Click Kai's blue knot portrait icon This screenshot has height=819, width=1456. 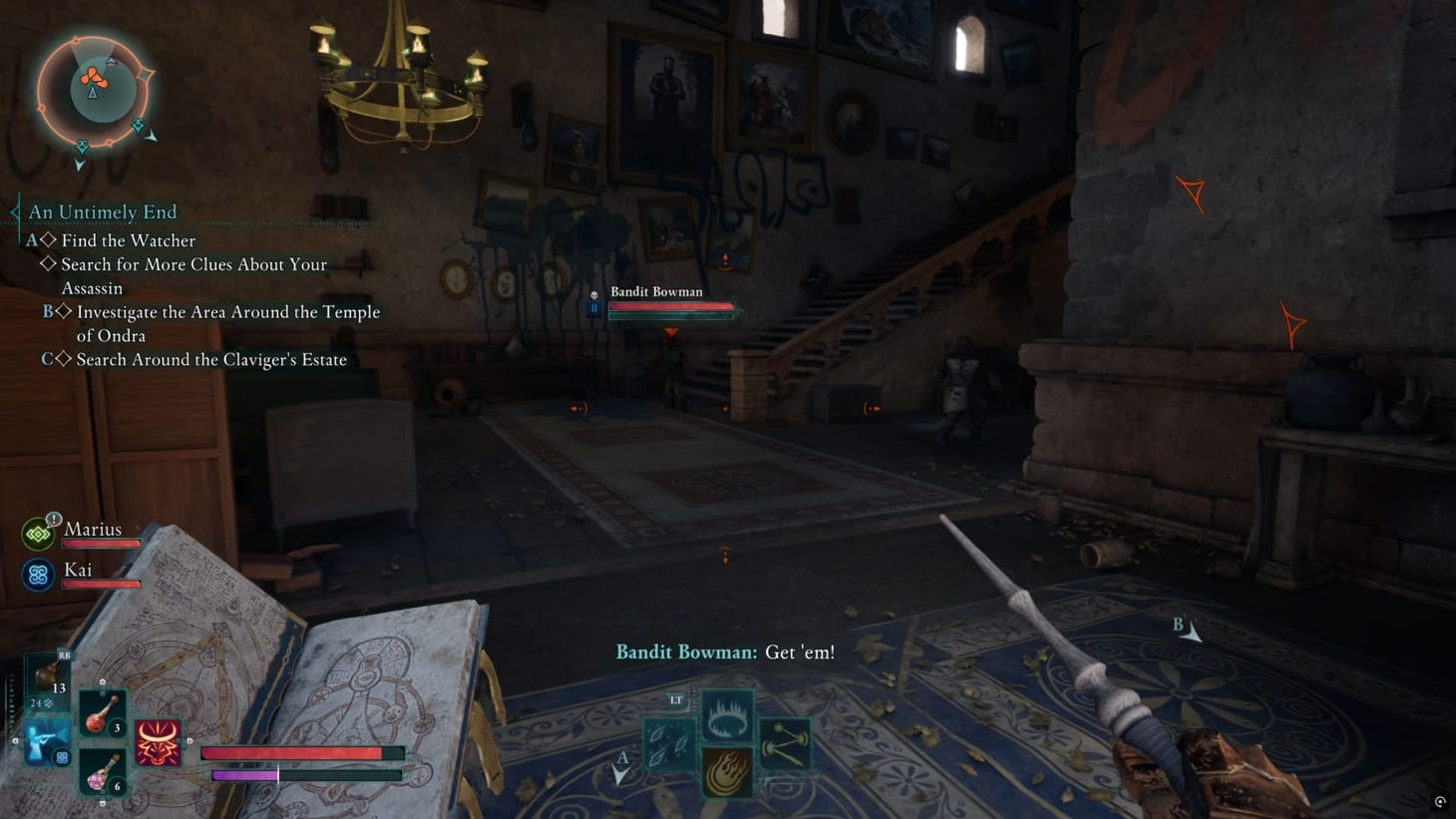point(38,574)
